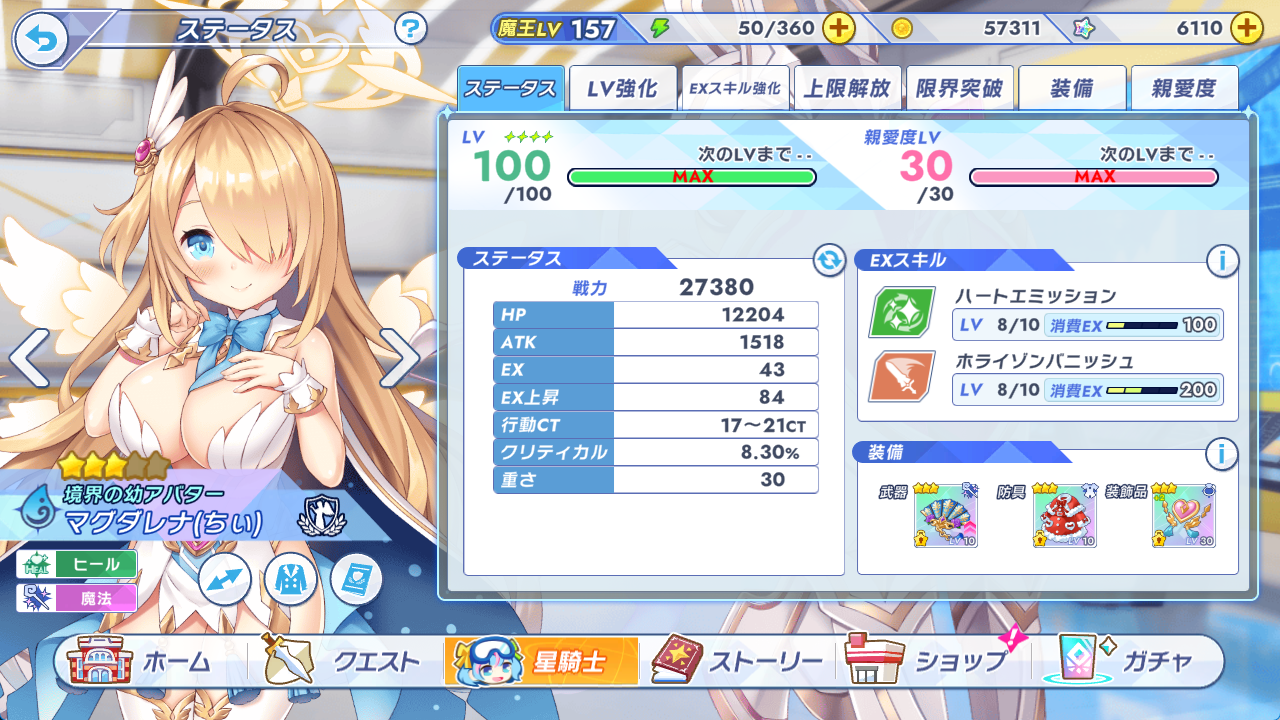View the next character with right arrow

[399, 357]
